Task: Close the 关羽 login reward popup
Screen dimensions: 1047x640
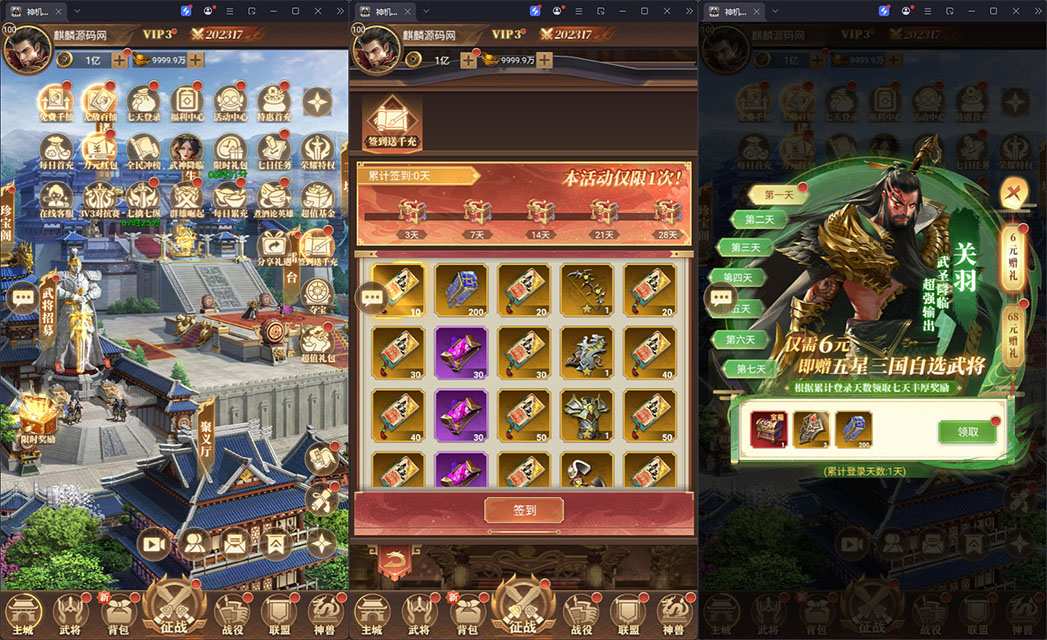Action: pyautogui.click(x=1013, y=194)
